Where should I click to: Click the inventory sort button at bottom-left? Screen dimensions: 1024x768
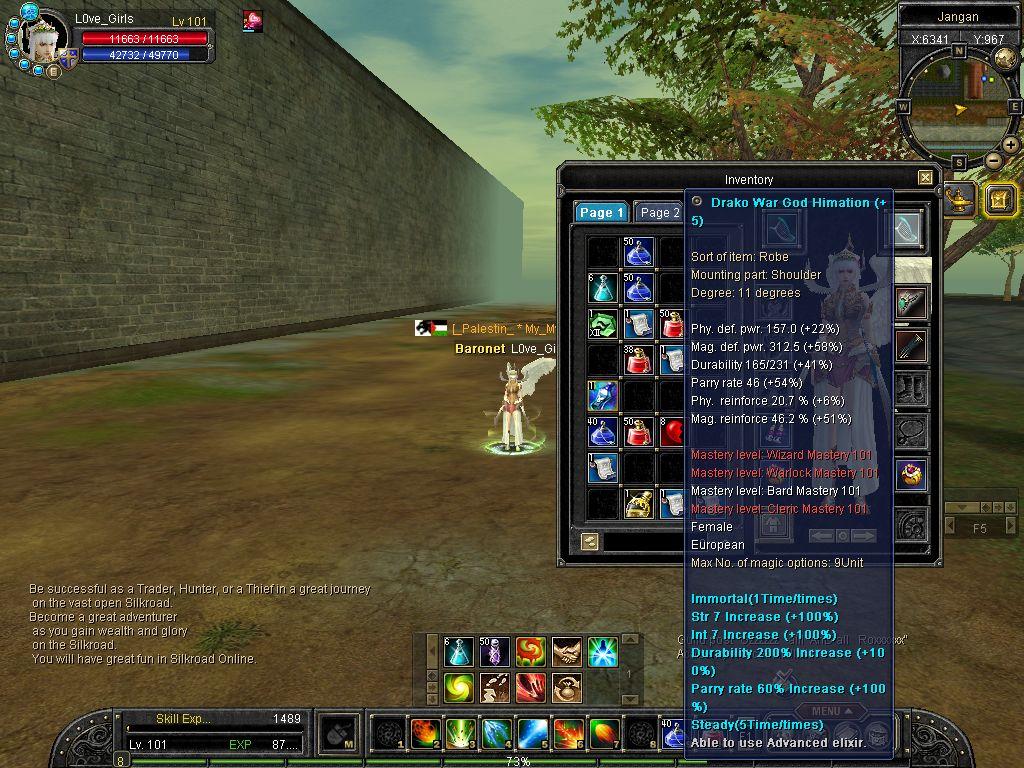click(589, 541)
